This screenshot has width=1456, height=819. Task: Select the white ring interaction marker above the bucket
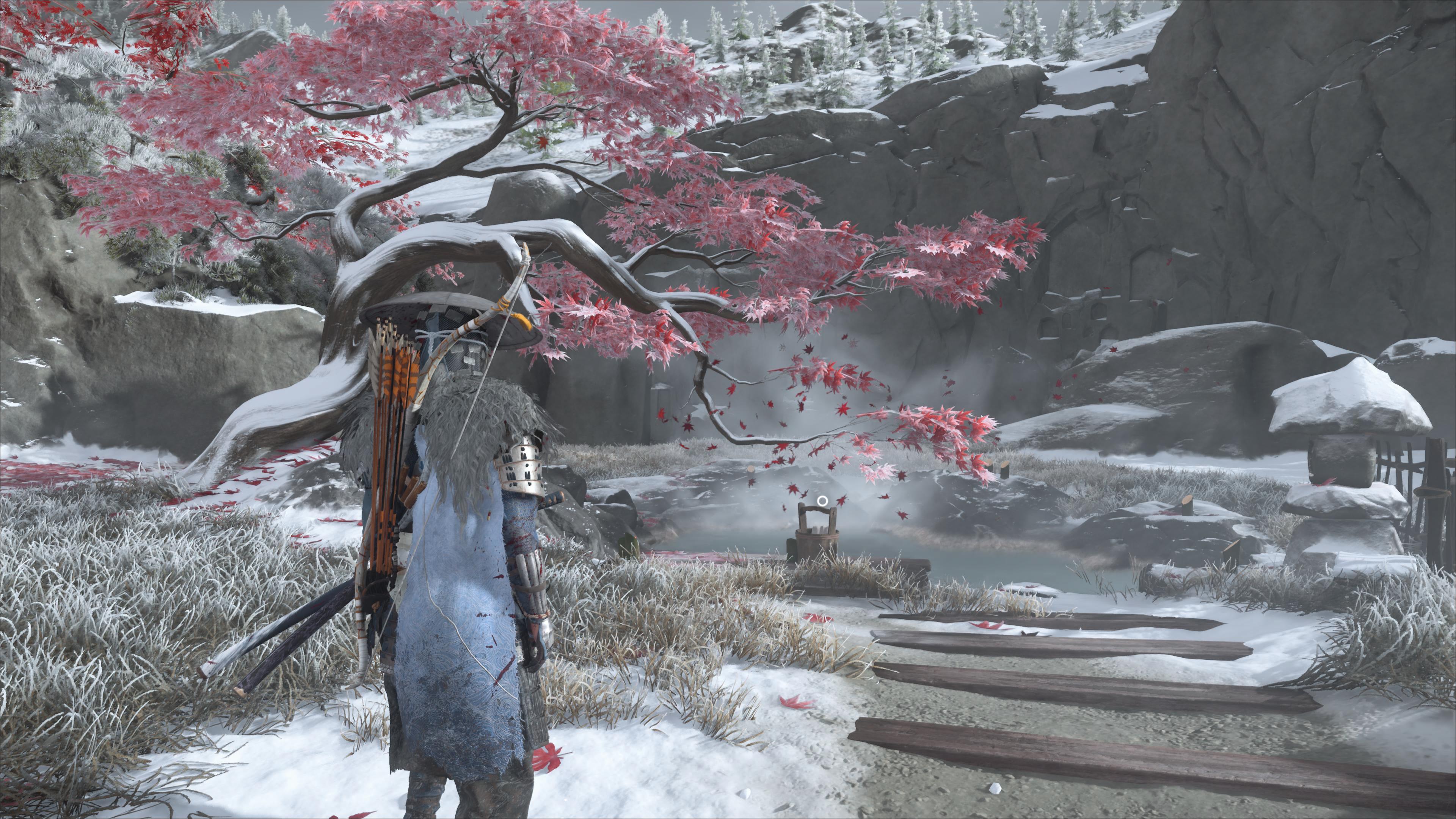pos(822,501)
